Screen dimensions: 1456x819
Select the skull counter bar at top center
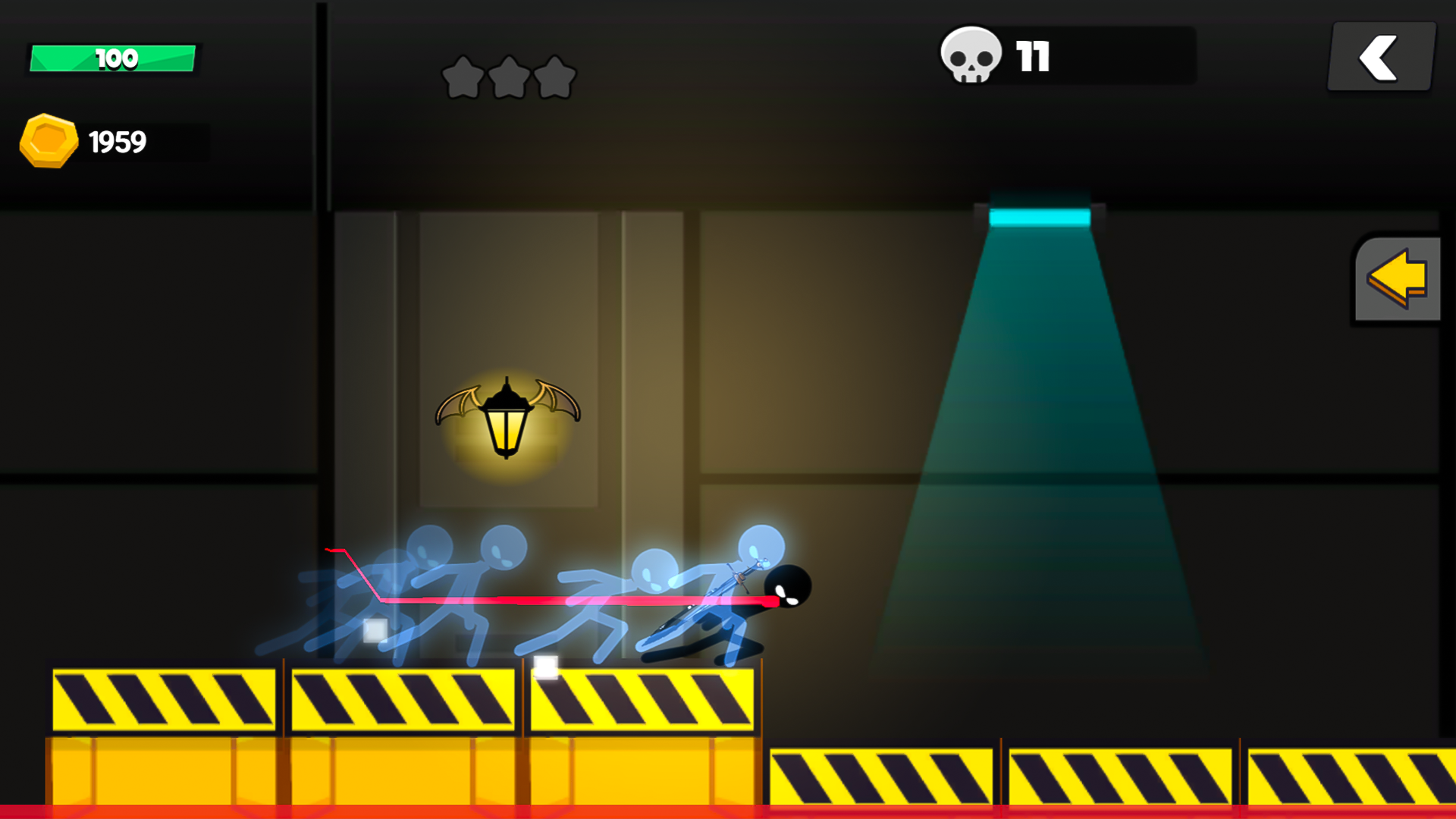(x=1062, y=55)
